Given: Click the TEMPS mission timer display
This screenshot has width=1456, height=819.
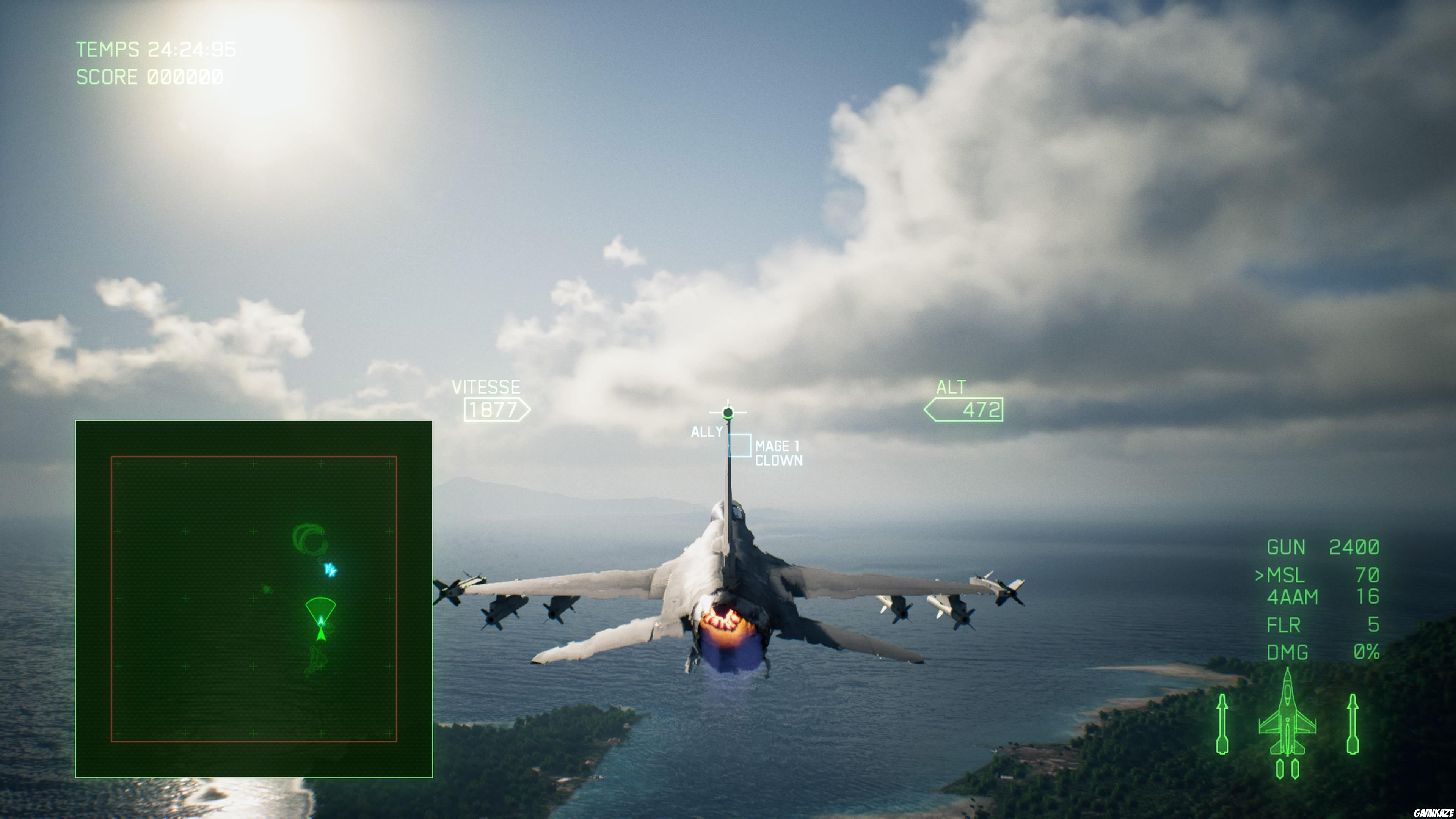Looking at the screenshot, I should [155, 50].
